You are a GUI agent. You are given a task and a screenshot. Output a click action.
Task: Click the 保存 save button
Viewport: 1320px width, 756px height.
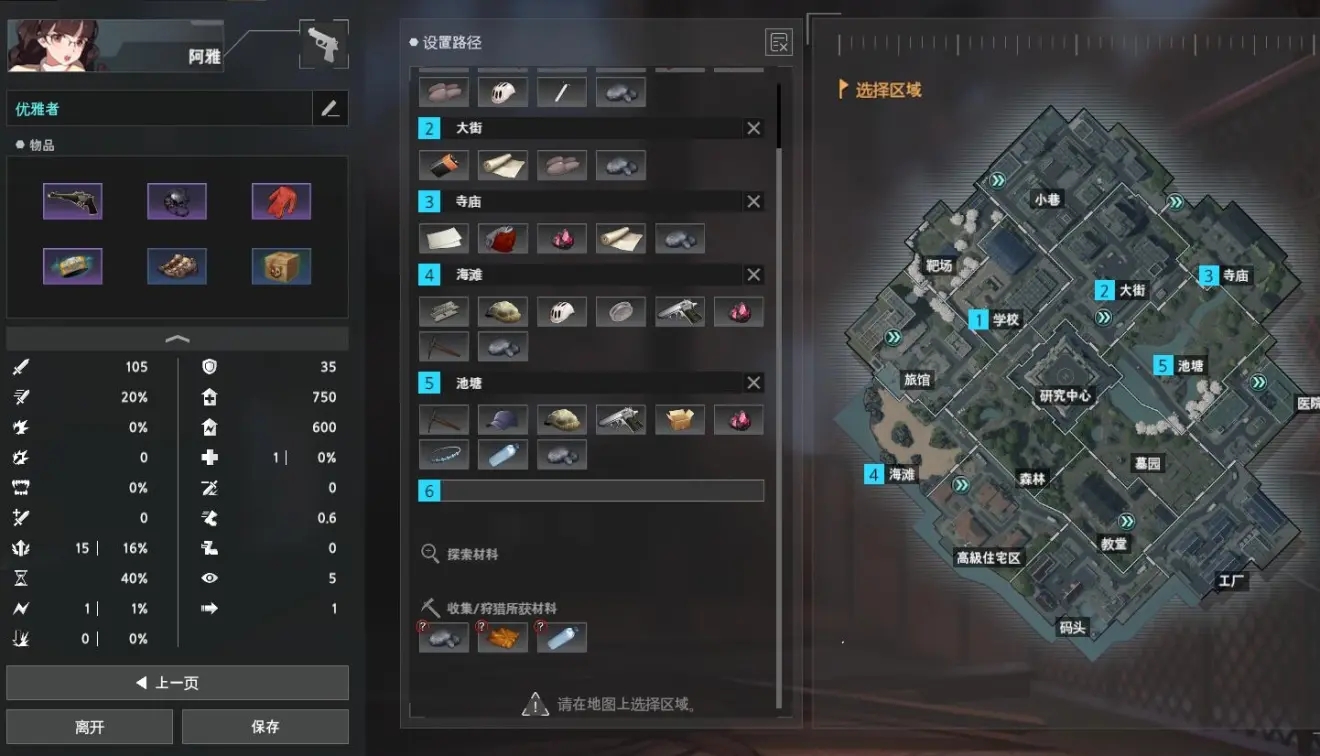pos(265,727)
